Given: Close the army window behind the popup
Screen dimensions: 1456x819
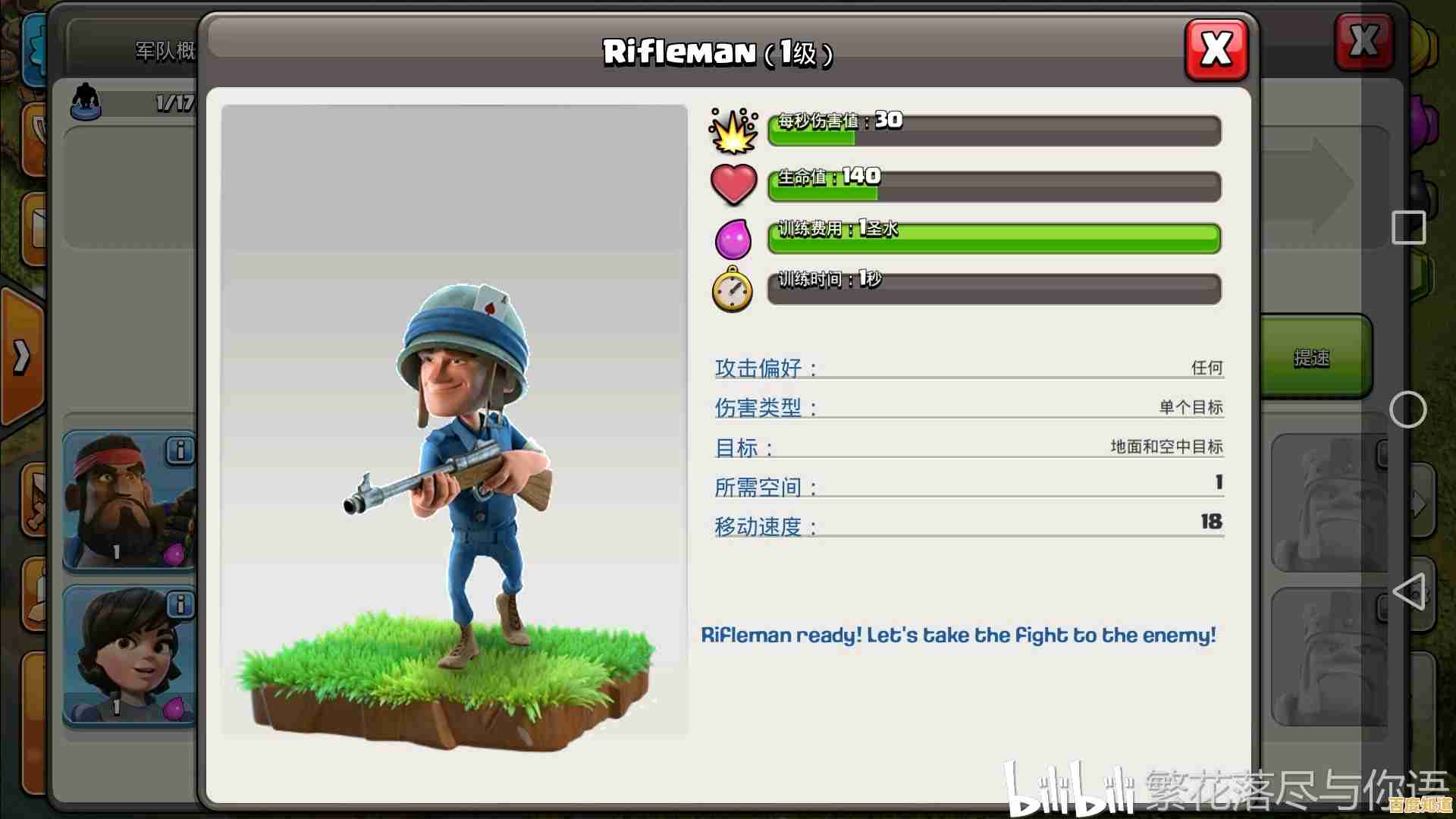Looking at the screenshot, I should point(1363,41).
